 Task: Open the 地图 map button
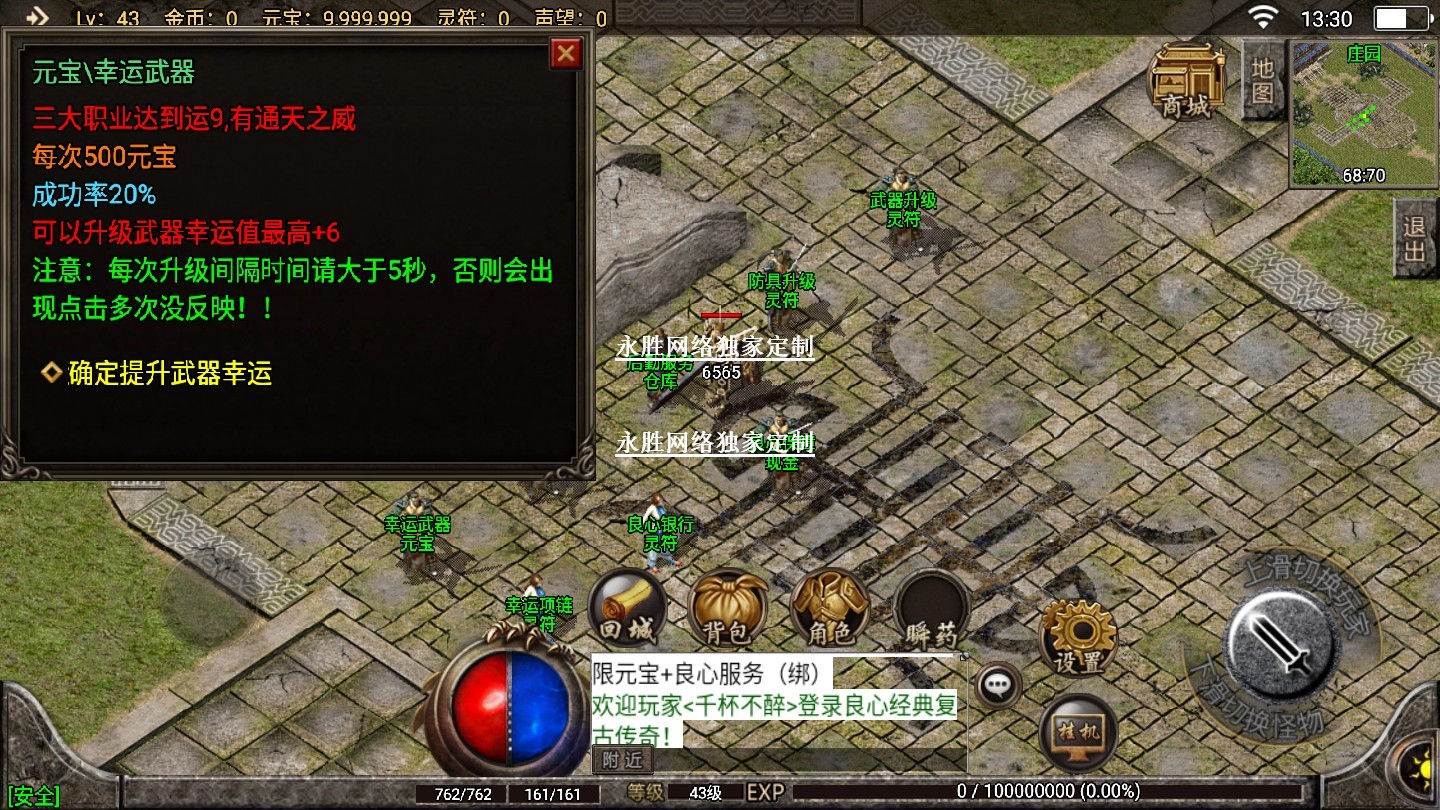click(1262, 80)
